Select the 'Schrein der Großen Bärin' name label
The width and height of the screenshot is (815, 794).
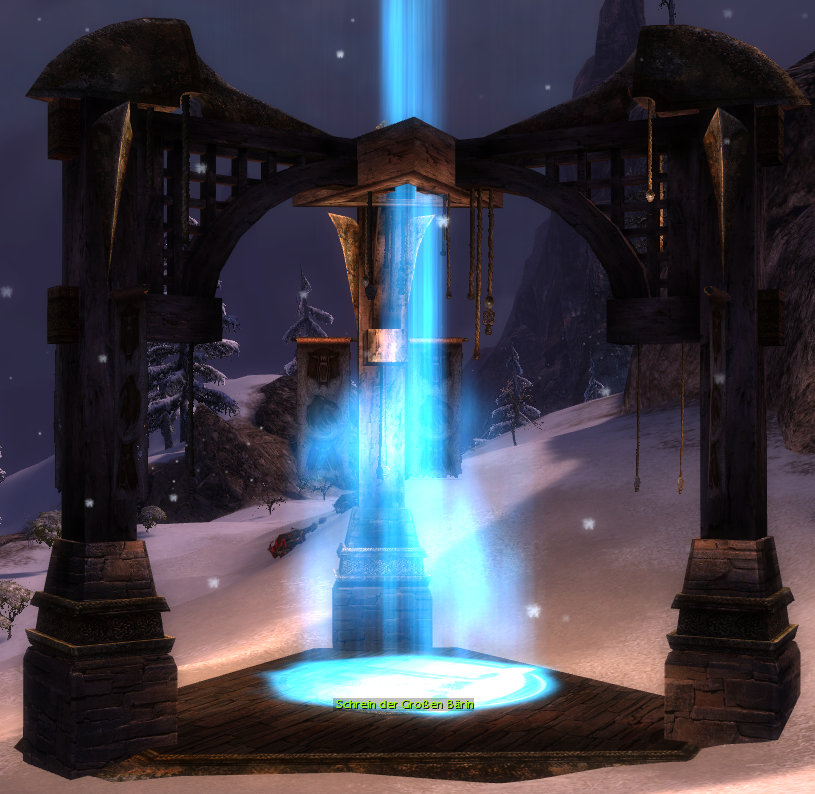404,704
